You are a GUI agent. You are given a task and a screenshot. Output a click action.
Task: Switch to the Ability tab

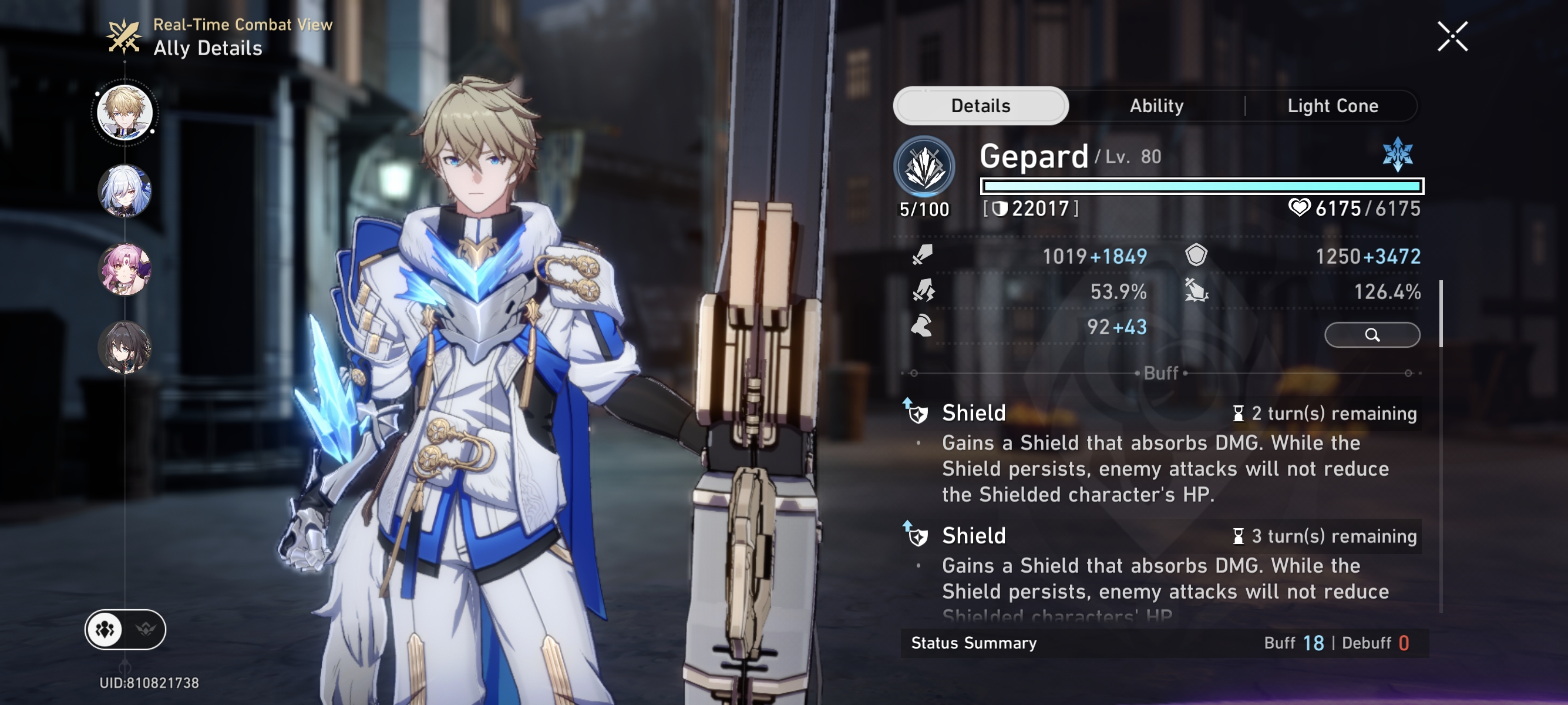(x=1157, y=105)
